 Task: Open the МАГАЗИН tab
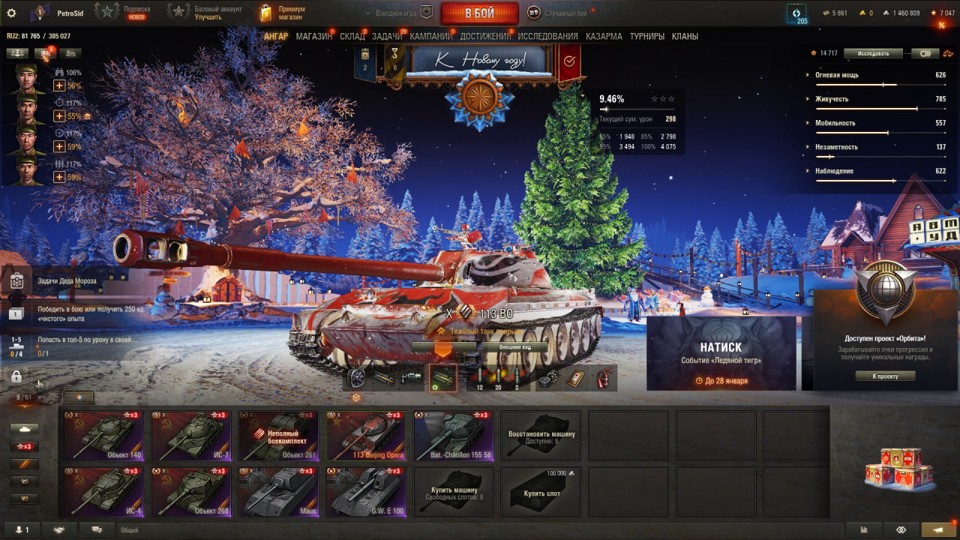pyautogui.click(x=314, y=36)
